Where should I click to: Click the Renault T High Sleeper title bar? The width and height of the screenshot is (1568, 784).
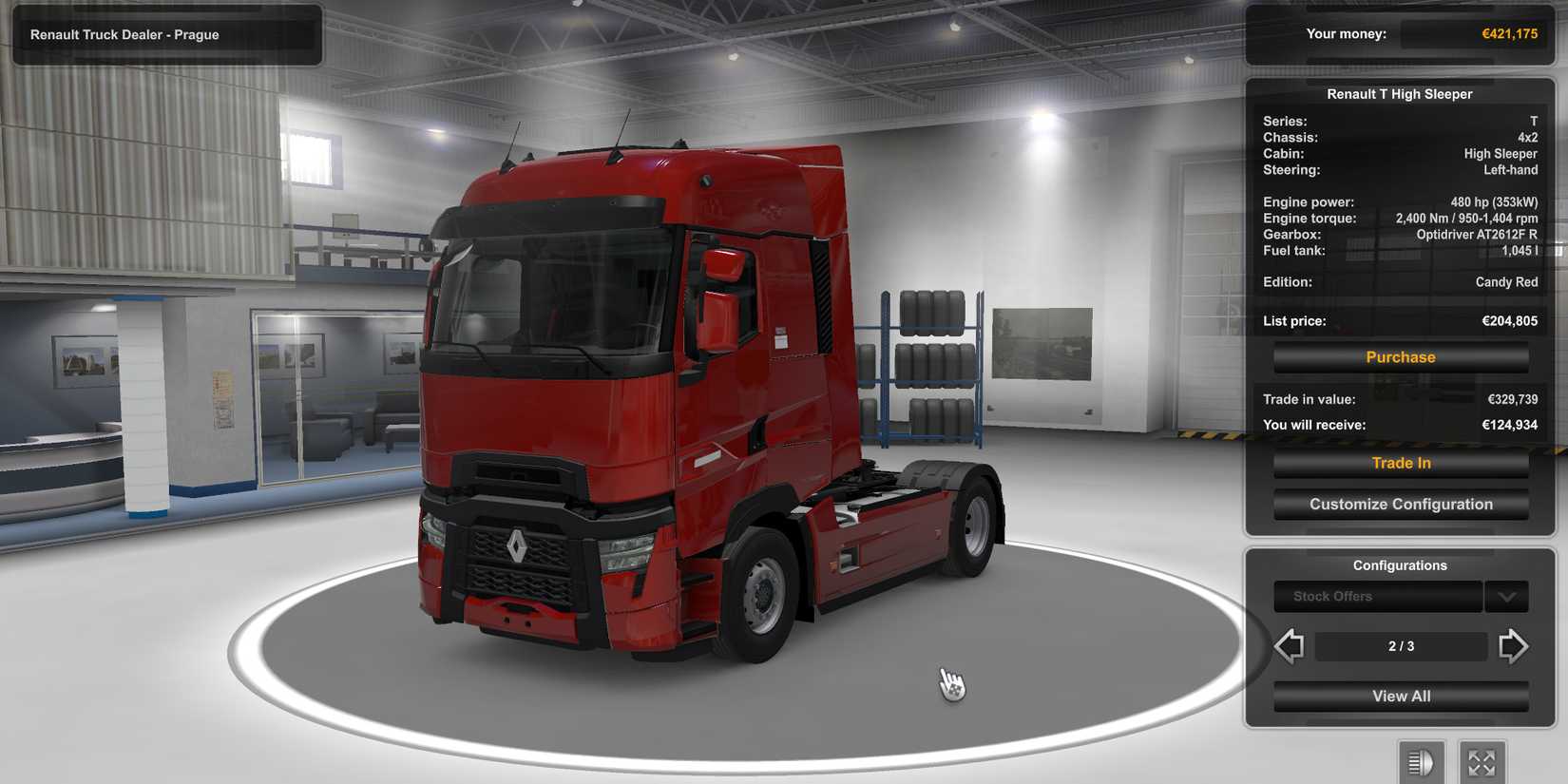pyautogui.click(x=1399, y=93)
